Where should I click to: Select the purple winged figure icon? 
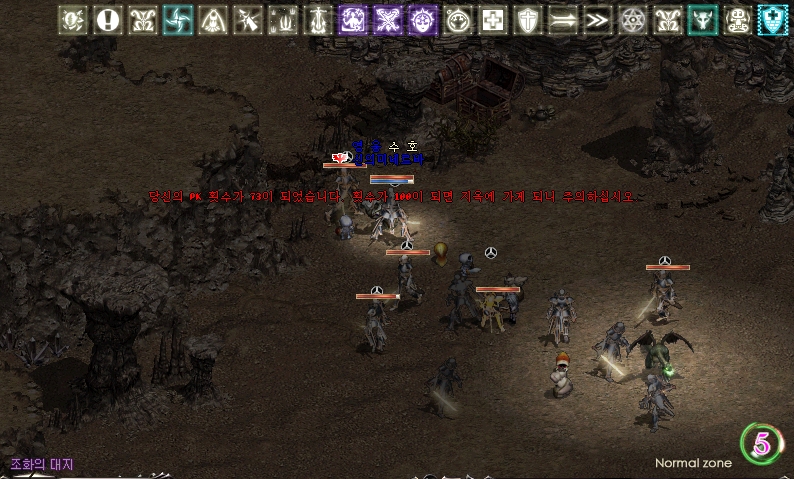[352, 19]
